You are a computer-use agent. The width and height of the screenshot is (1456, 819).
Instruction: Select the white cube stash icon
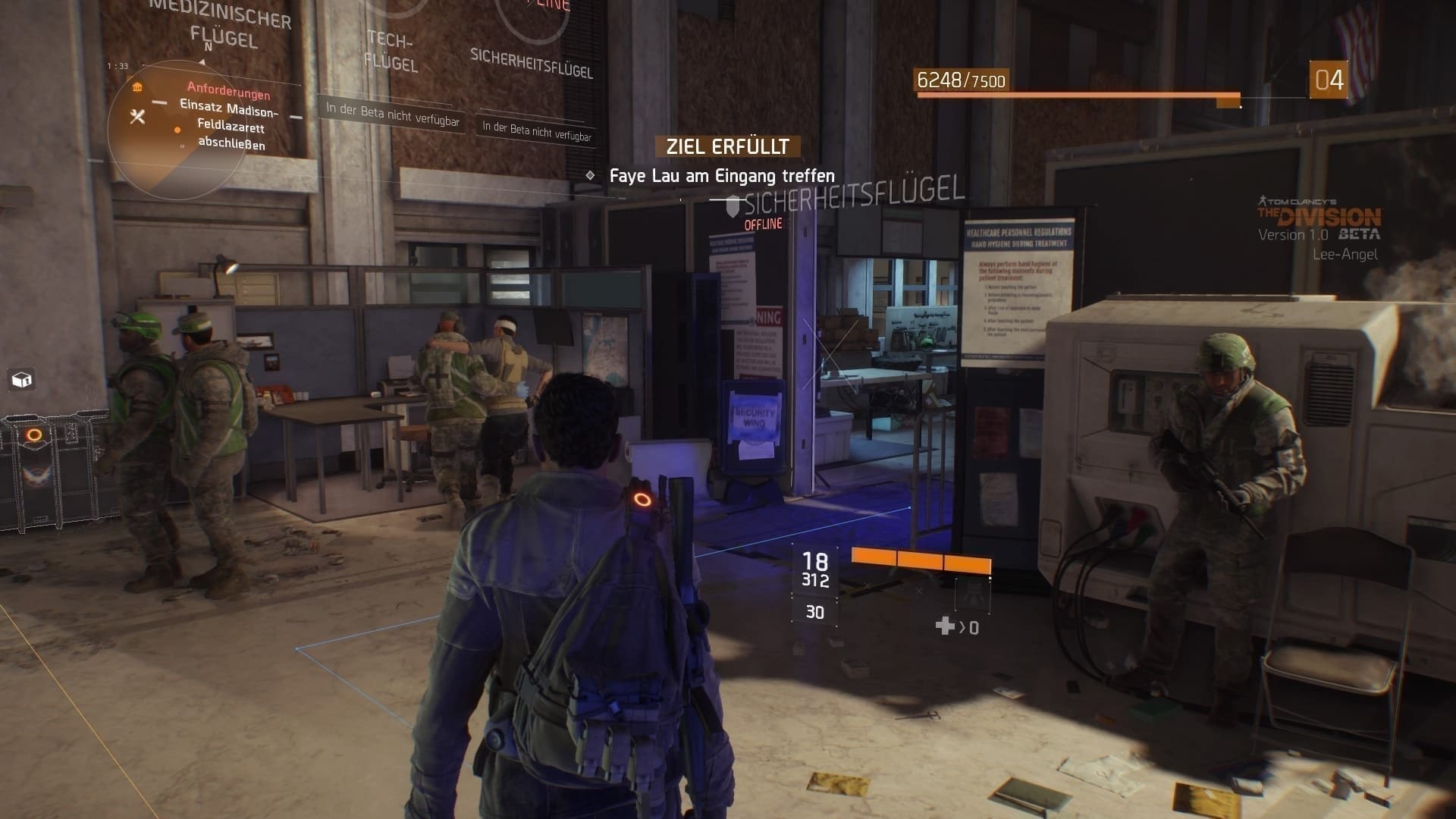click(21, 379)
